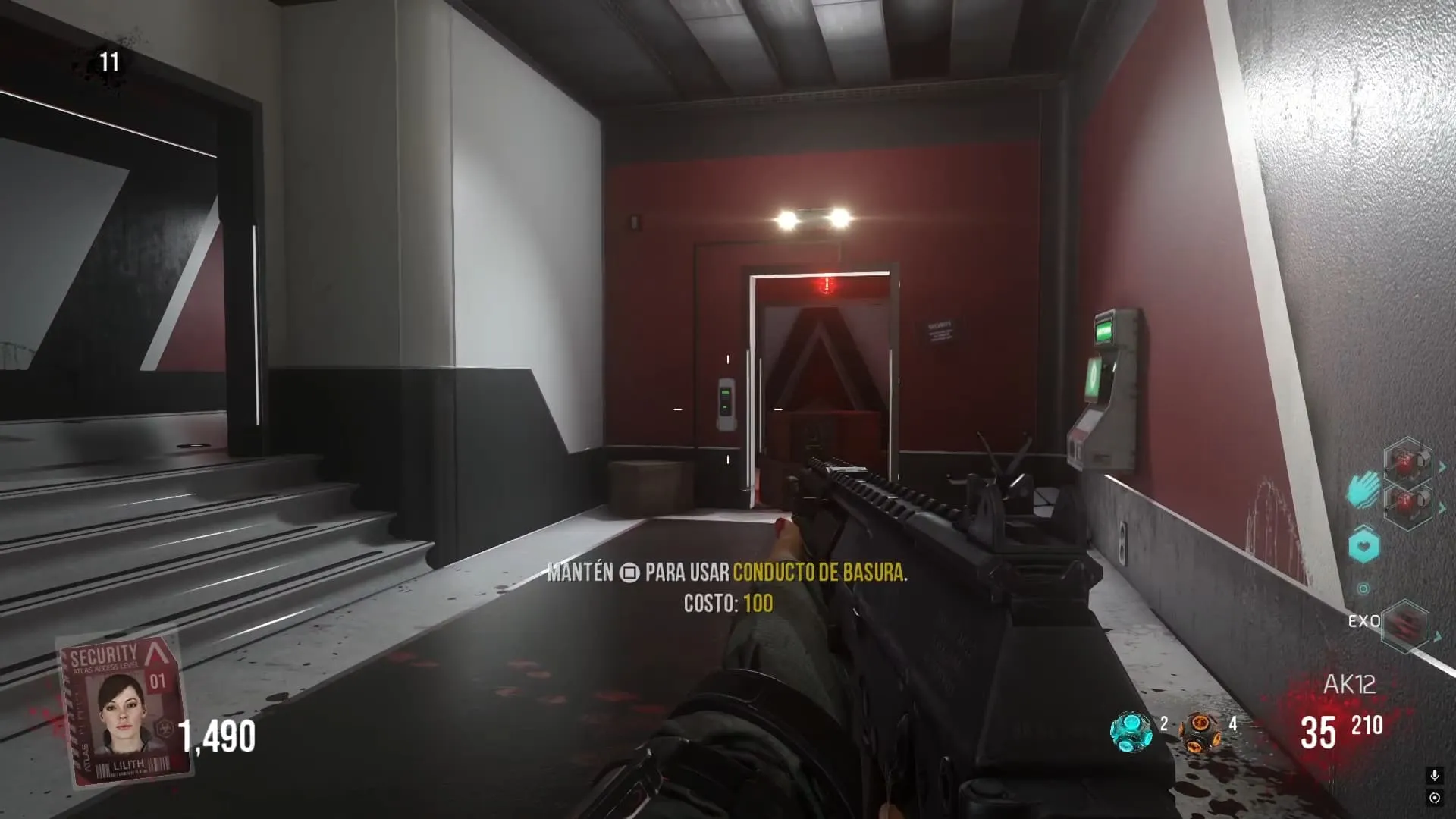Click the AK12 weapon name label

(x=1349, y=685)
